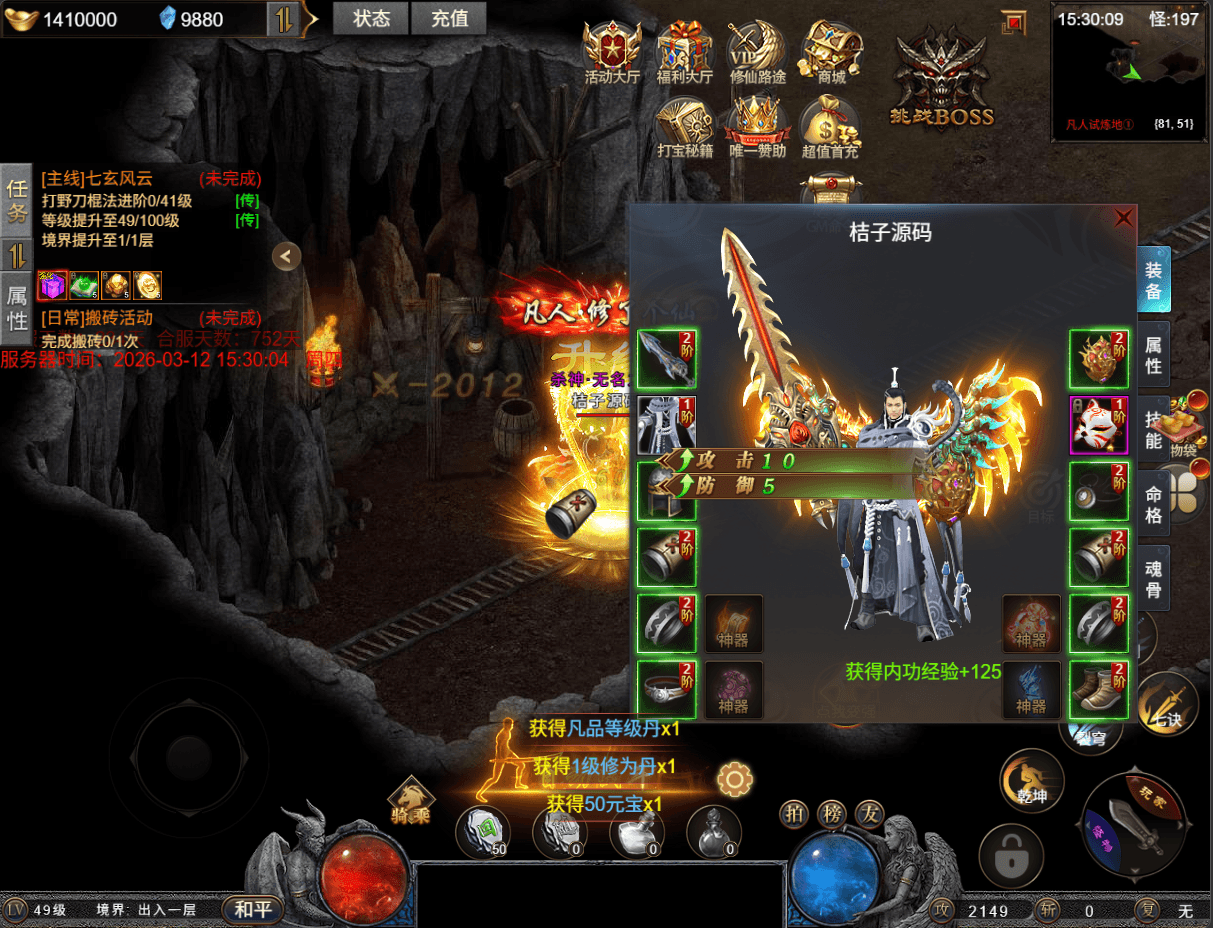This screenshot has width=1213, height=928.
Task: Select the 魂骨 tab
Action: pos(1153,579)
